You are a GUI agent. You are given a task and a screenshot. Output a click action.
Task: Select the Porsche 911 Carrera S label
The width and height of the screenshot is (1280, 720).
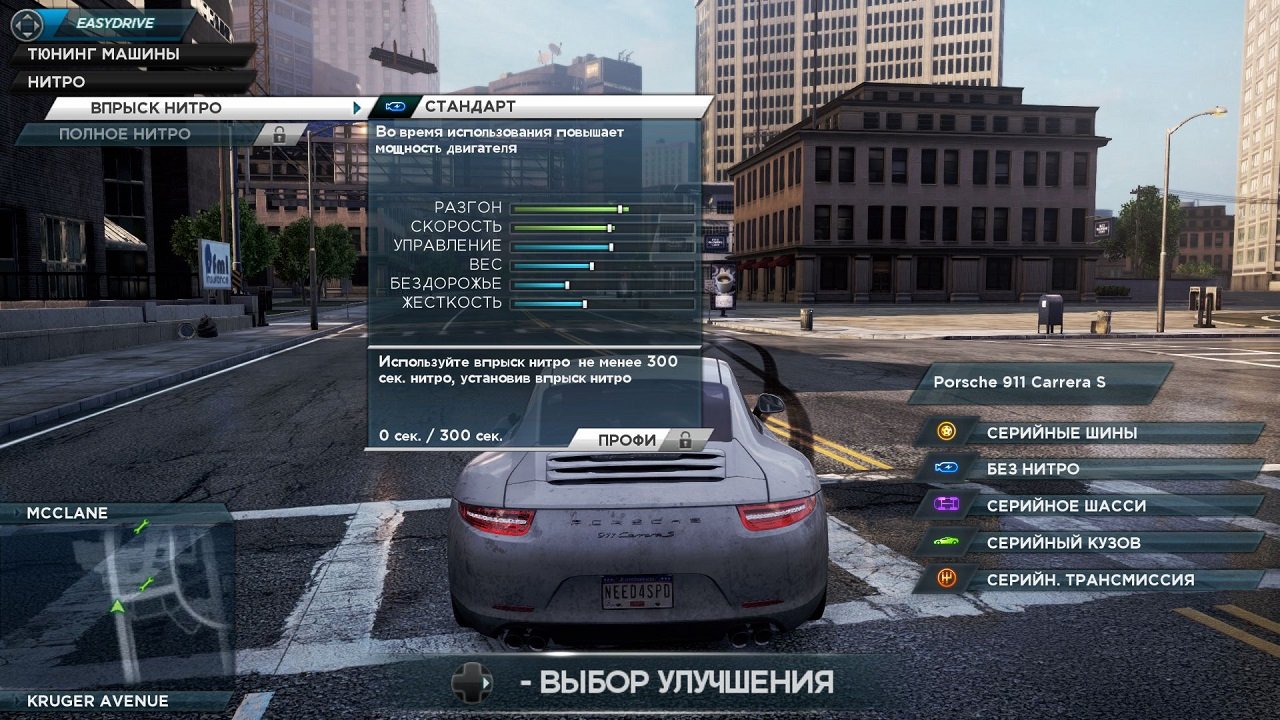point(1020,381)
